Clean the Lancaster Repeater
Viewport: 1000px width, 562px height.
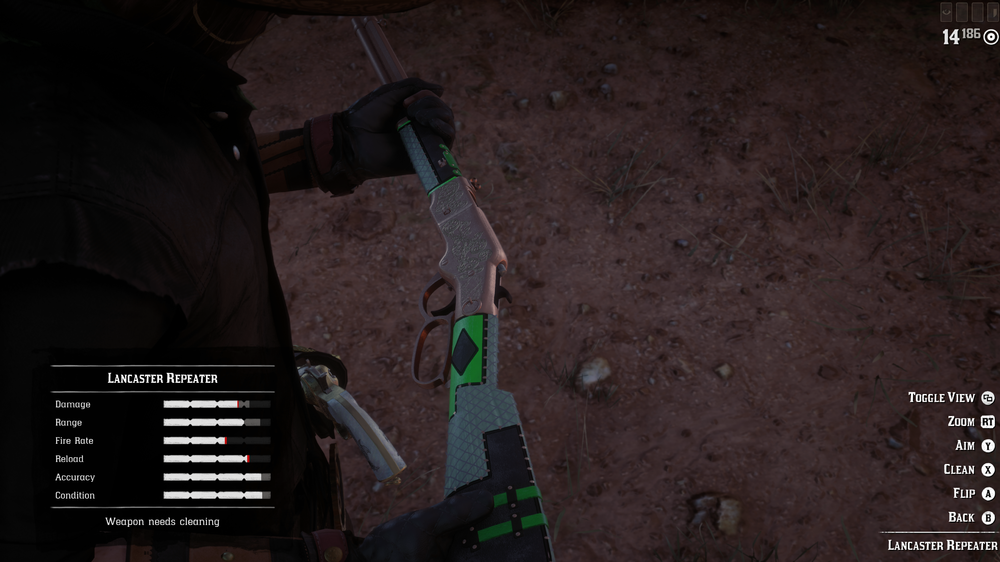[x=959, y=470]
